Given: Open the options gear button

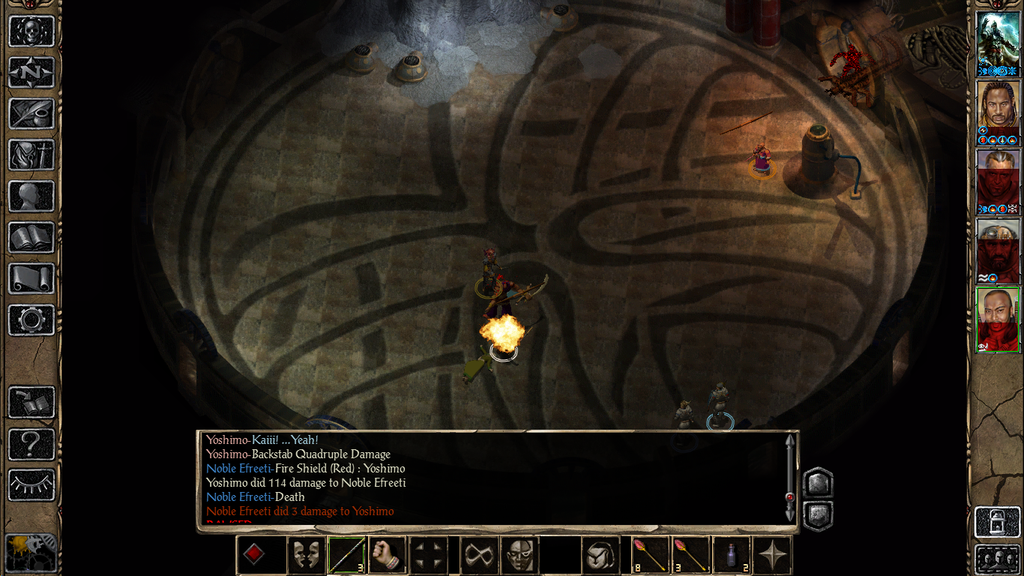Looking at the screenshot, I should point(31,320).
